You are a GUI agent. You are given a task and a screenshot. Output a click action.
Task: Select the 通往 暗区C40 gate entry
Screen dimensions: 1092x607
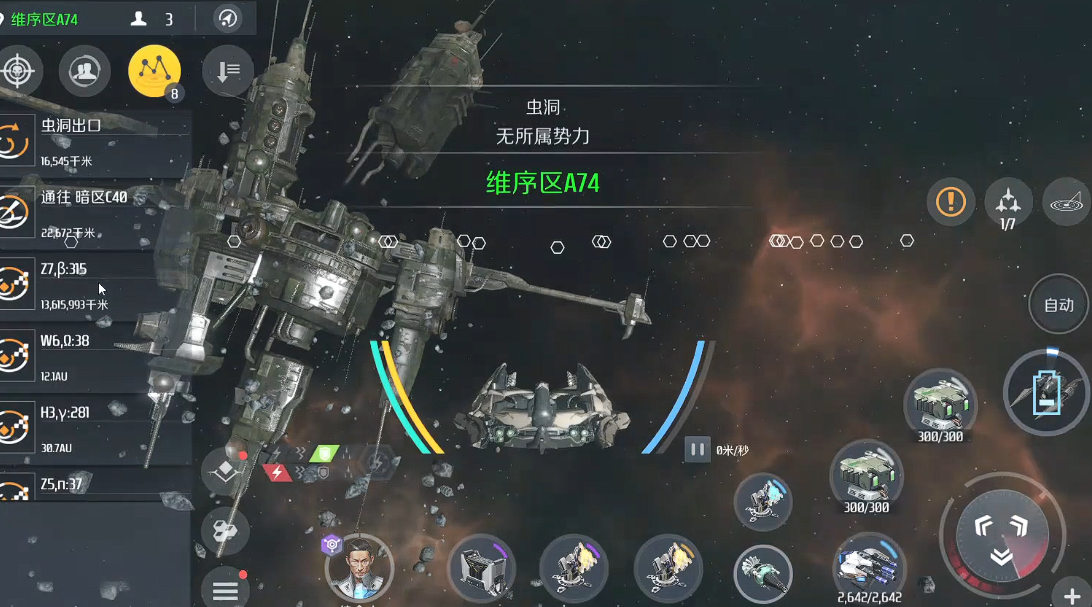pos(95,212)
